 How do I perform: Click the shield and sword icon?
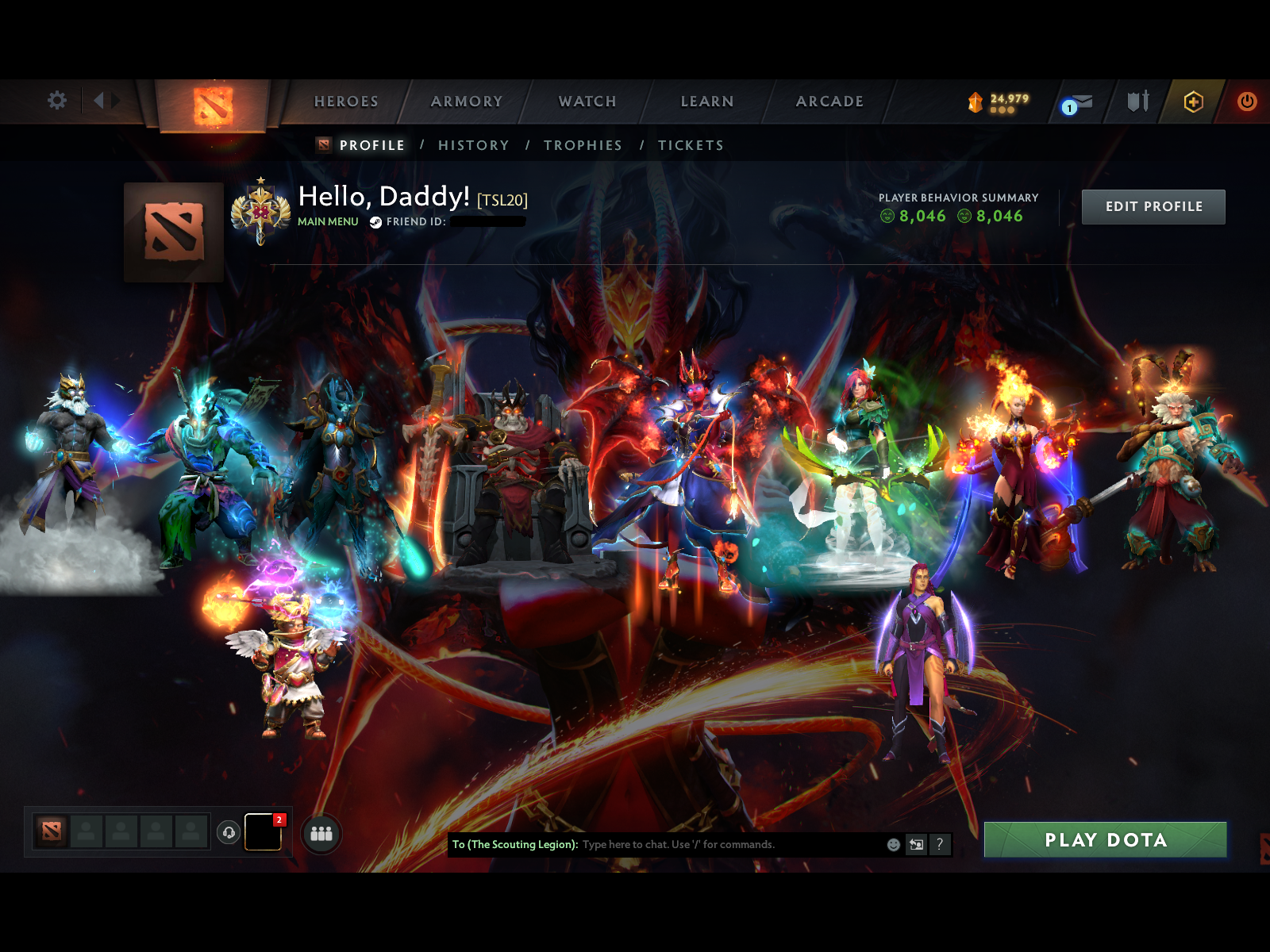tap(1137, 102)
